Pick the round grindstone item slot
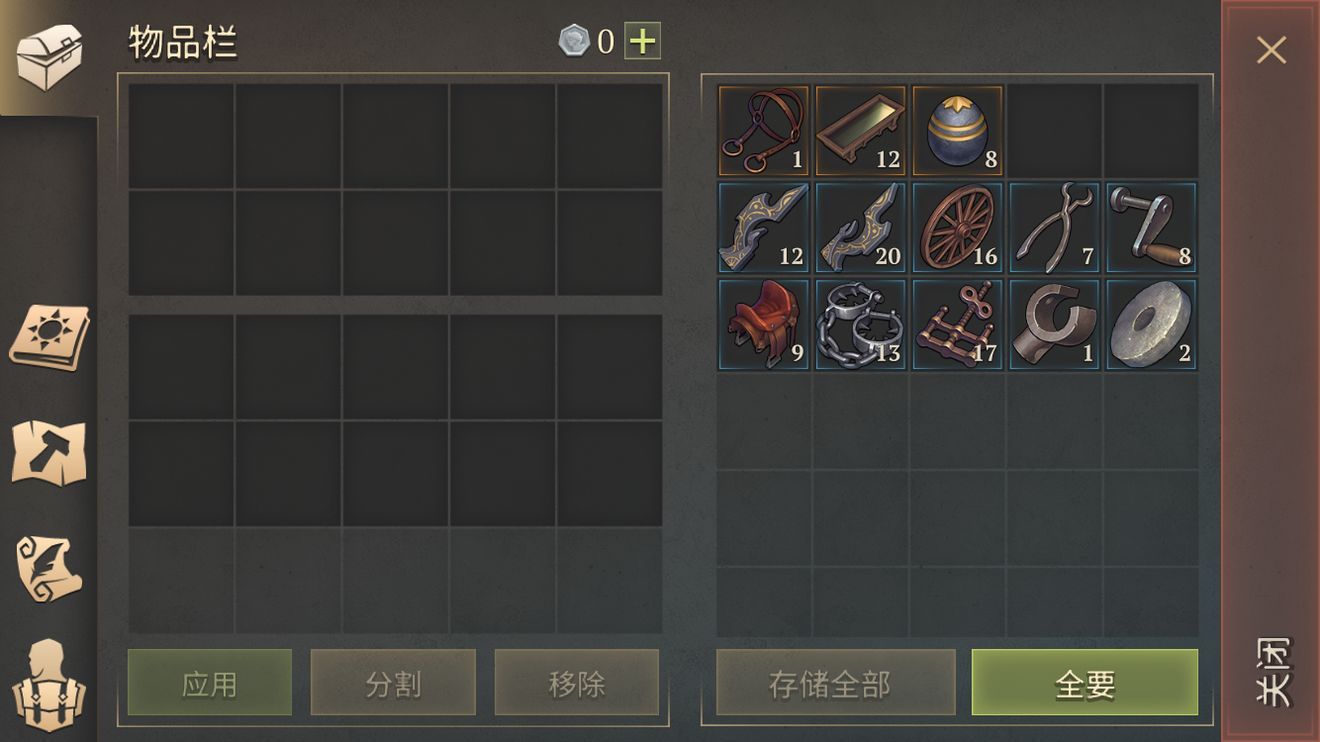 tap(1151, 324)
